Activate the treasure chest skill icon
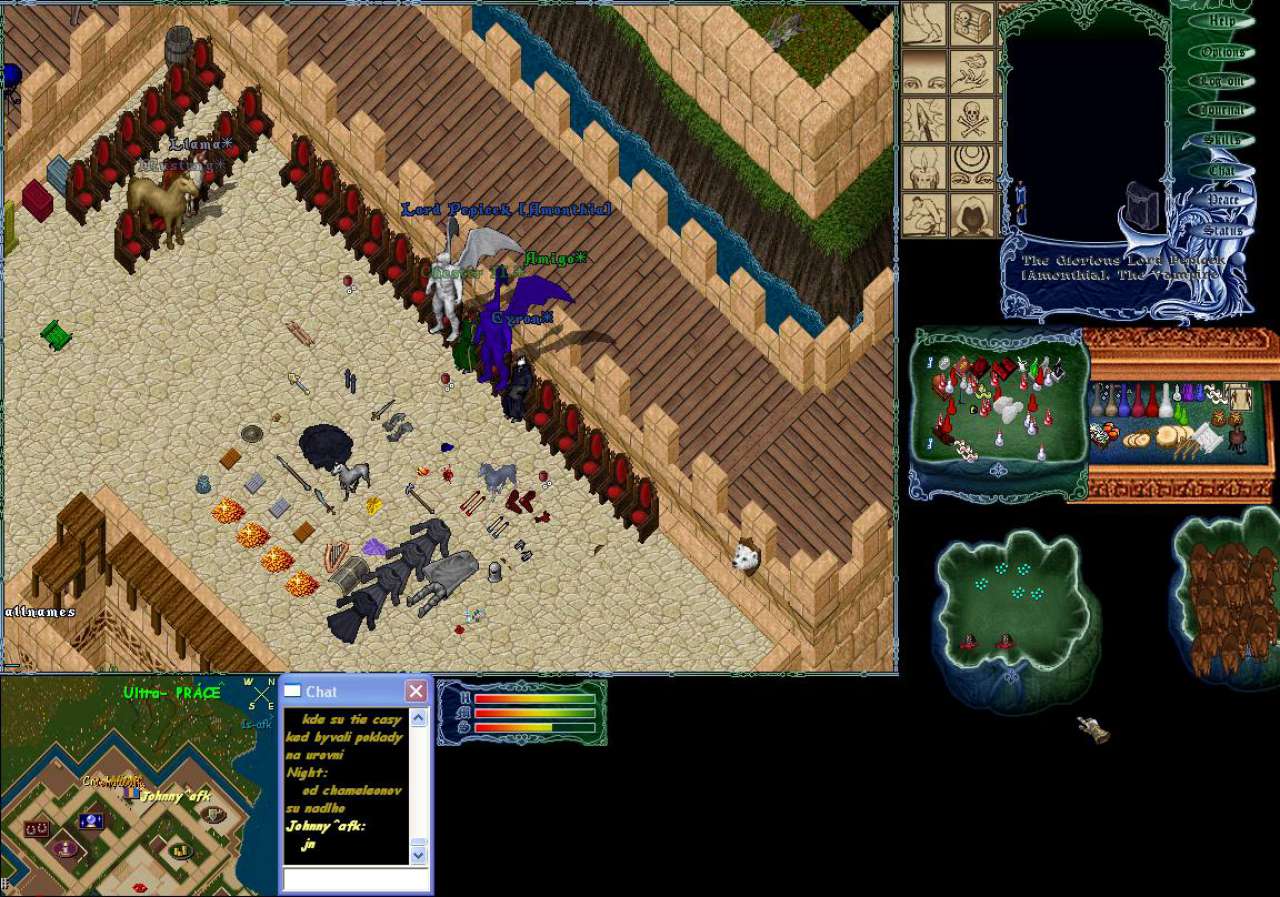The image size is (1280, 897). tap(971, 23)
